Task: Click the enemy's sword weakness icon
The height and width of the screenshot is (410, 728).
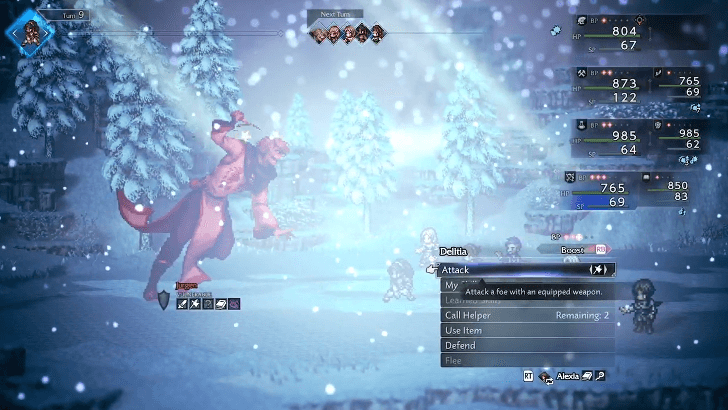Action: point(184,303)
